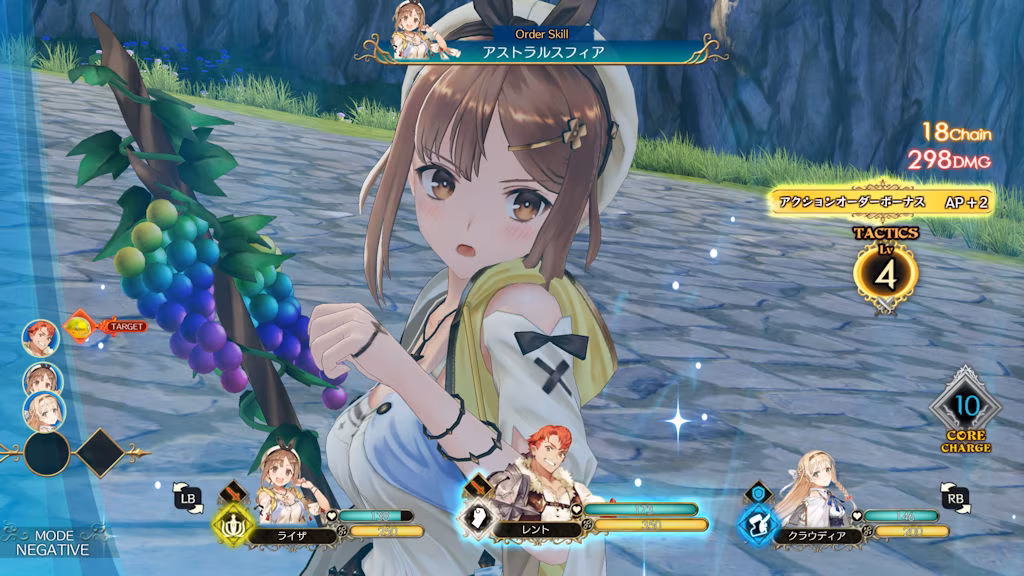Viewport: 1024px width, 576px height.
Task: Toggle the MODE NEGATIVE indicator
Action: (53, 543)
